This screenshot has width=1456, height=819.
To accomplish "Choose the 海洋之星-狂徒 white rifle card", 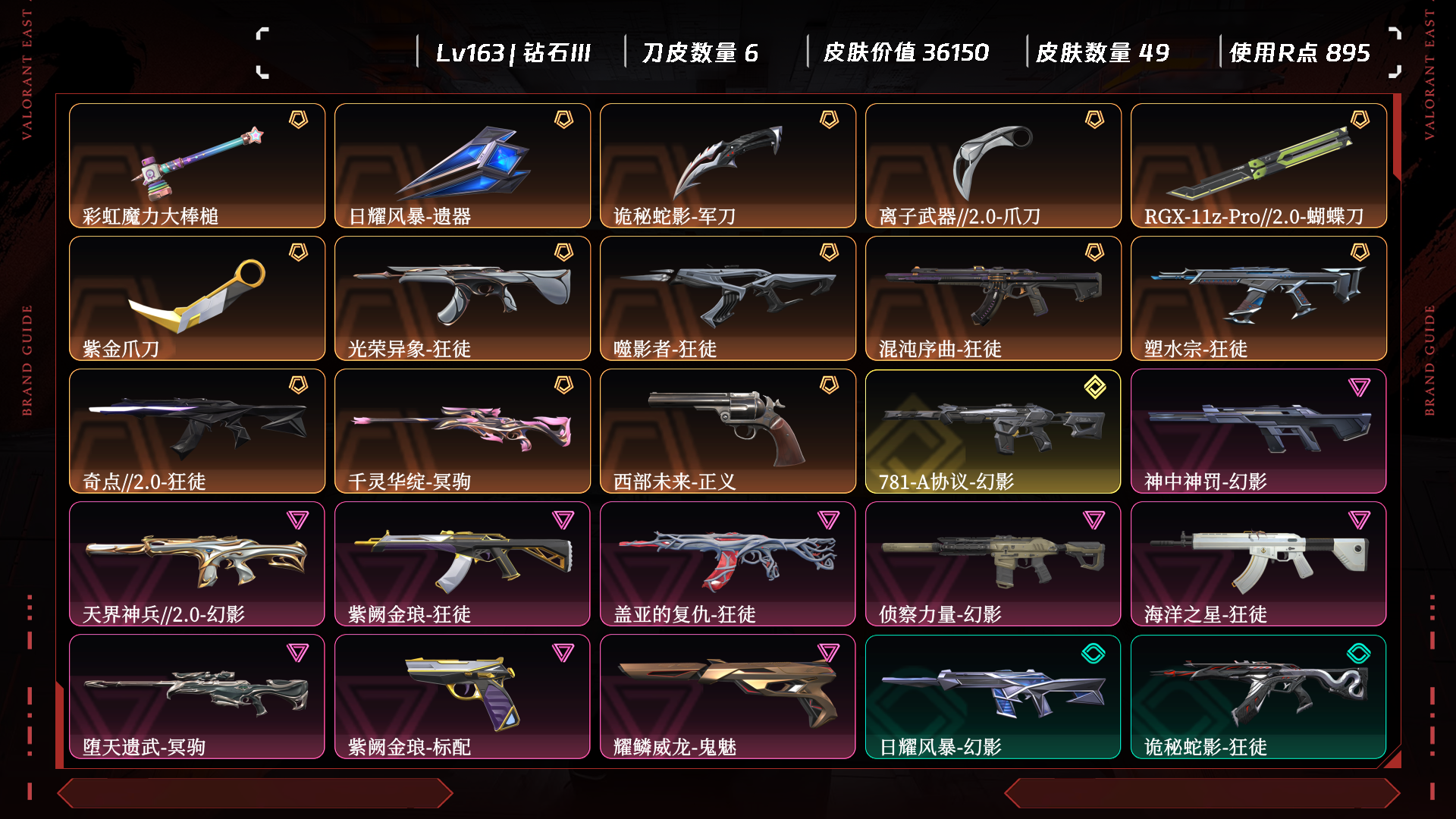I will tap(1259, 564).
